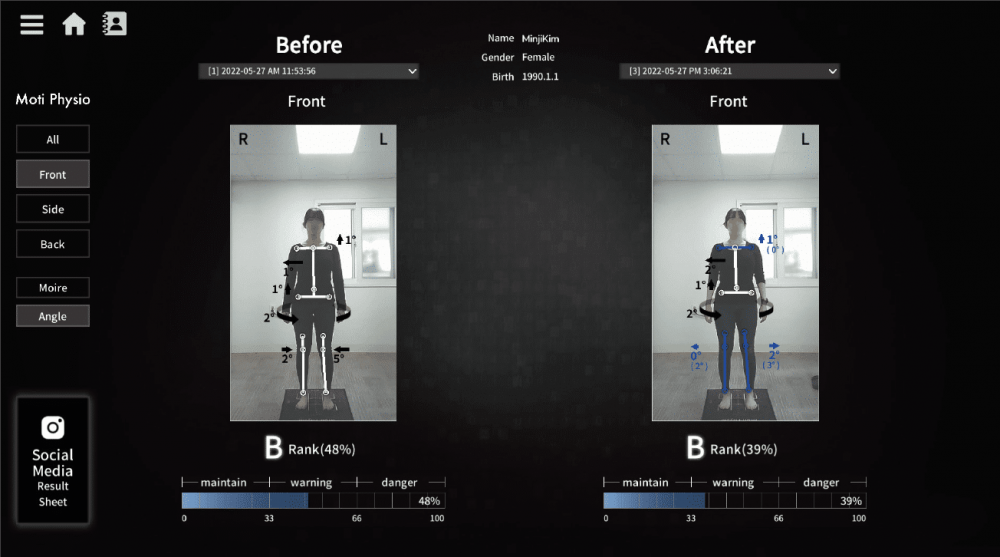Viewport: 1000px width, 557px height.
Task: Switch to the Side view
Action: (x=53, y=209)
